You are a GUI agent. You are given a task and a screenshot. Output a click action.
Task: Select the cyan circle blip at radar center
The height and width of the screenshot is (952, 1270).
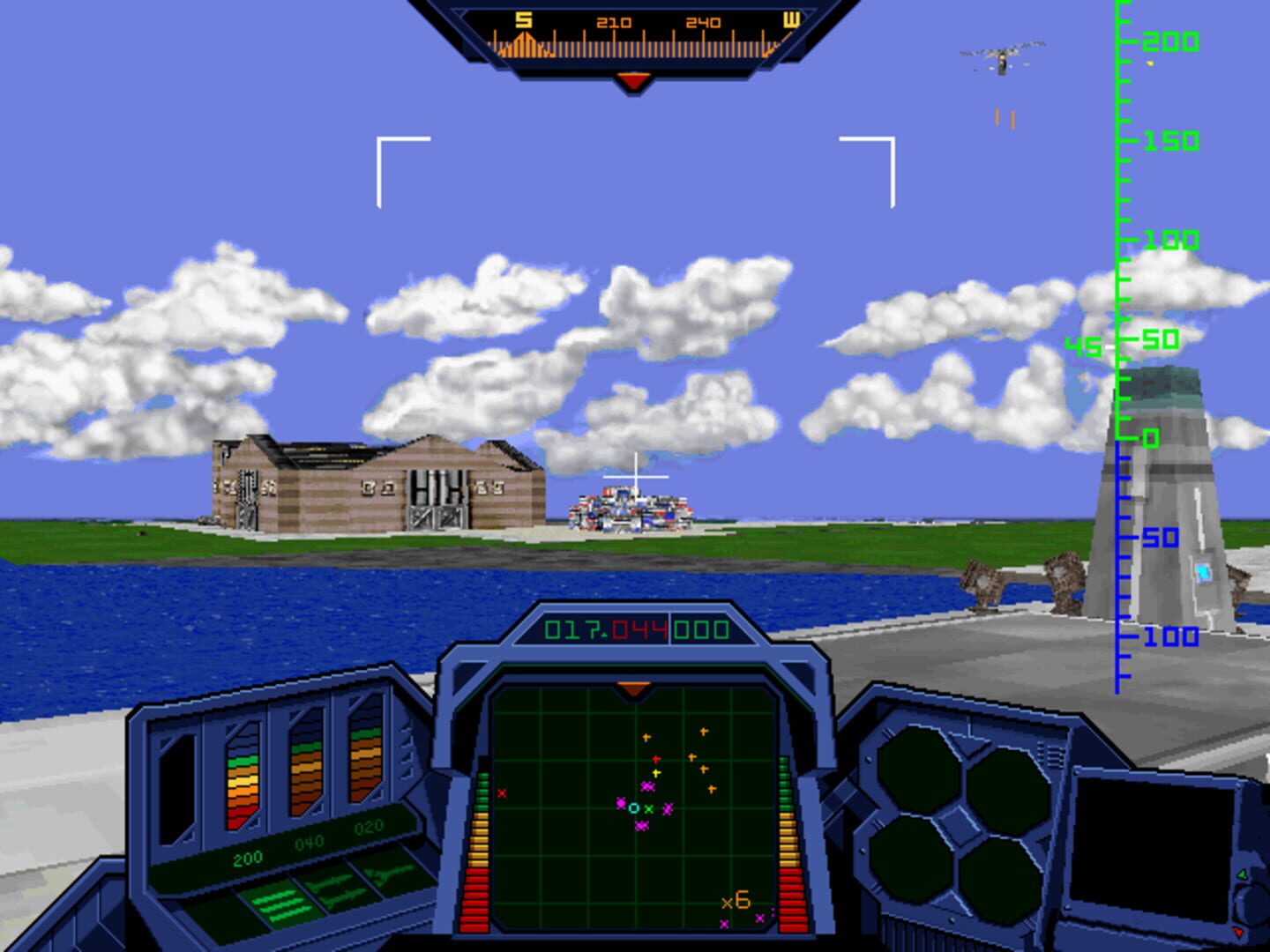pyautogui.click(x=633, y=808)
